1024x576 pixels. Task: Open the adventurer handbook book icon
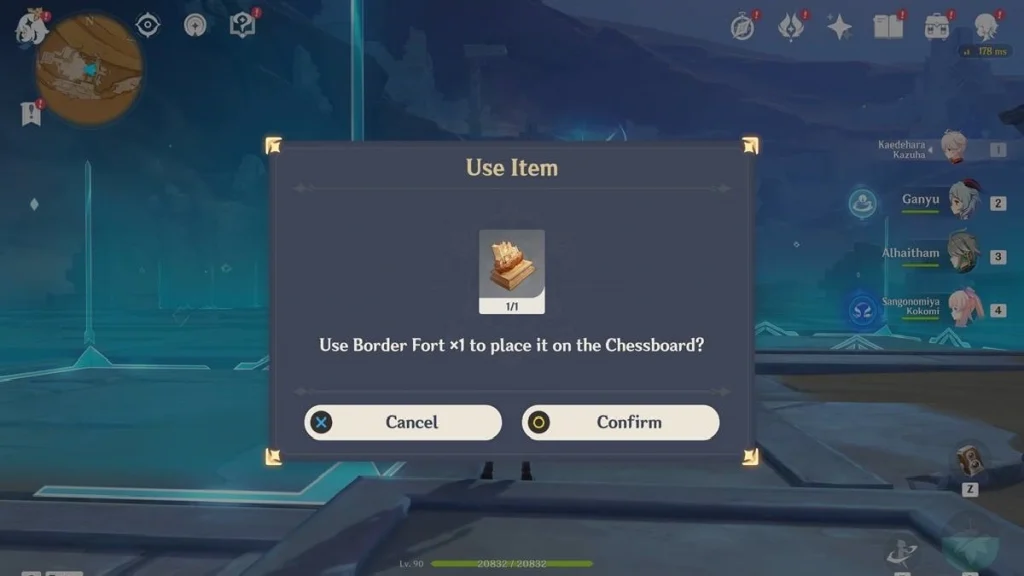click(x=888, y=27)
